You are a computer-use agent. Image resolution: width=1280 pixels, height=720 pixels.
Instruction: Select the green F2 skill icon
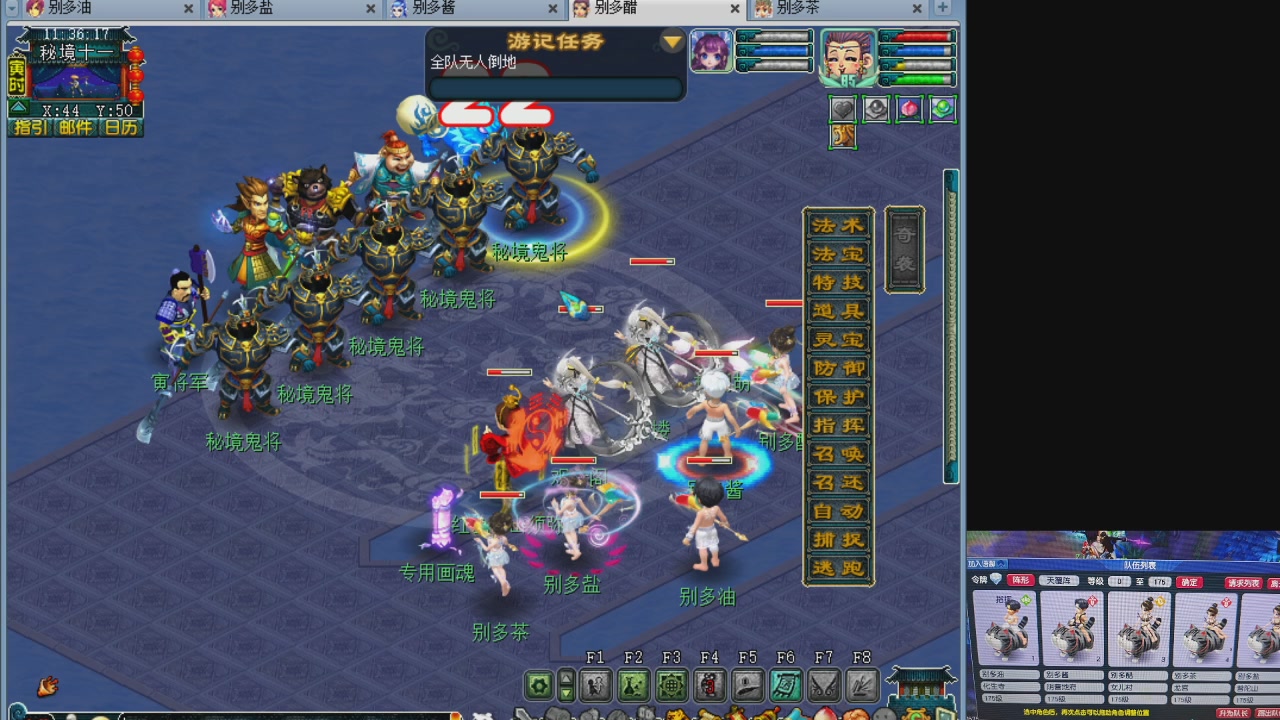(633, 685)
